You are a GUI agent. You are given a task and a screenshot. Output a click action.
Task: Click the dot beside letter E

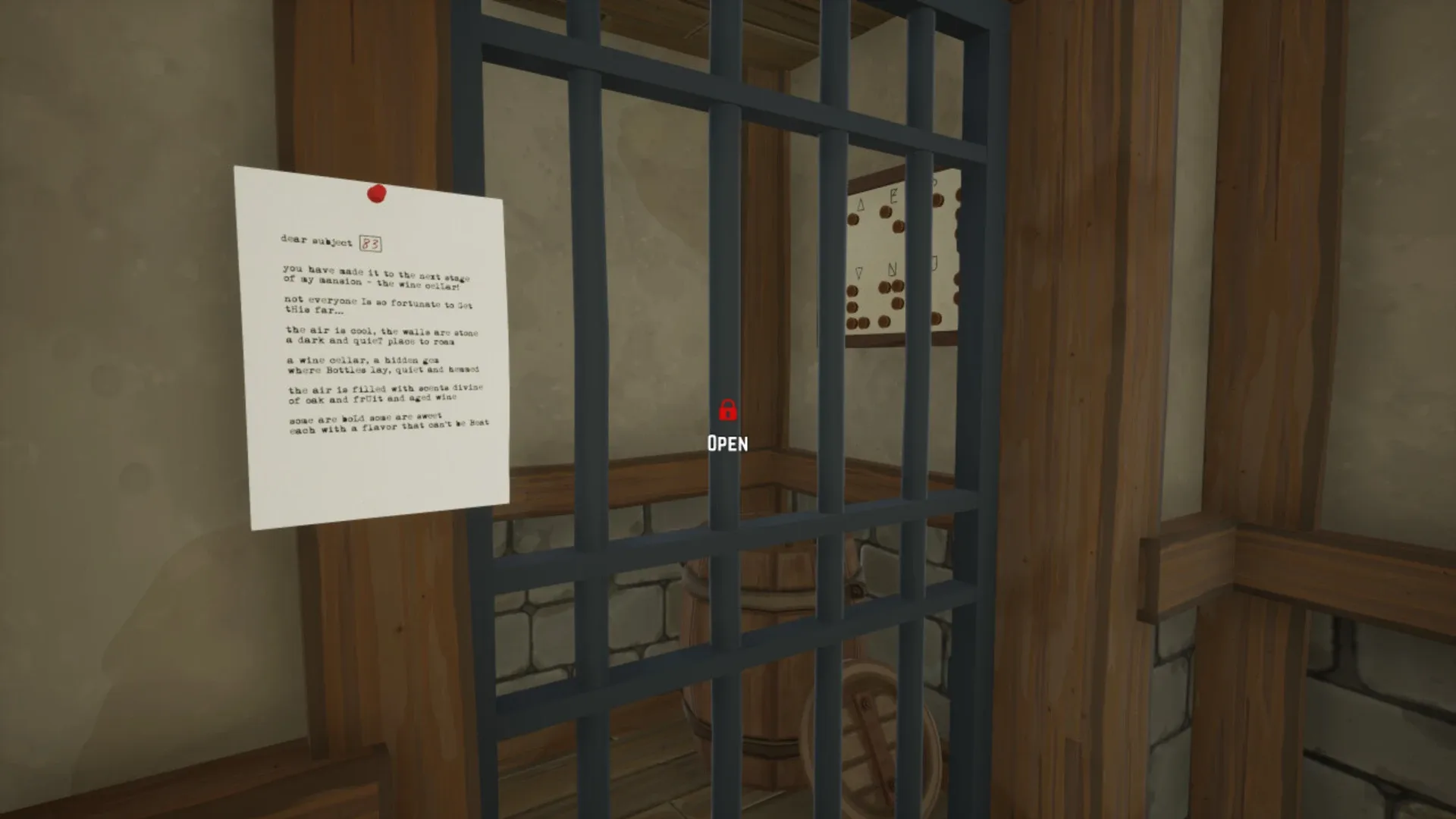885,212
